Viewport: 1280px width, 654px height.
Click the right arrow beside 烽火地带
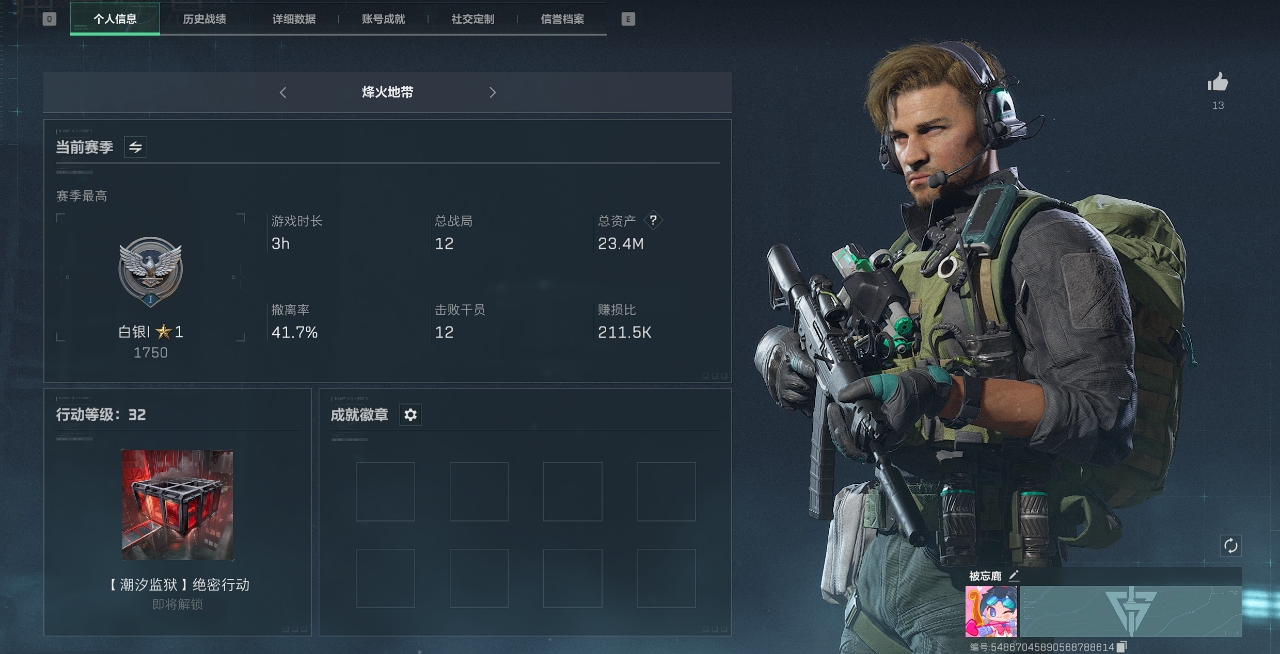click(492, 93)
